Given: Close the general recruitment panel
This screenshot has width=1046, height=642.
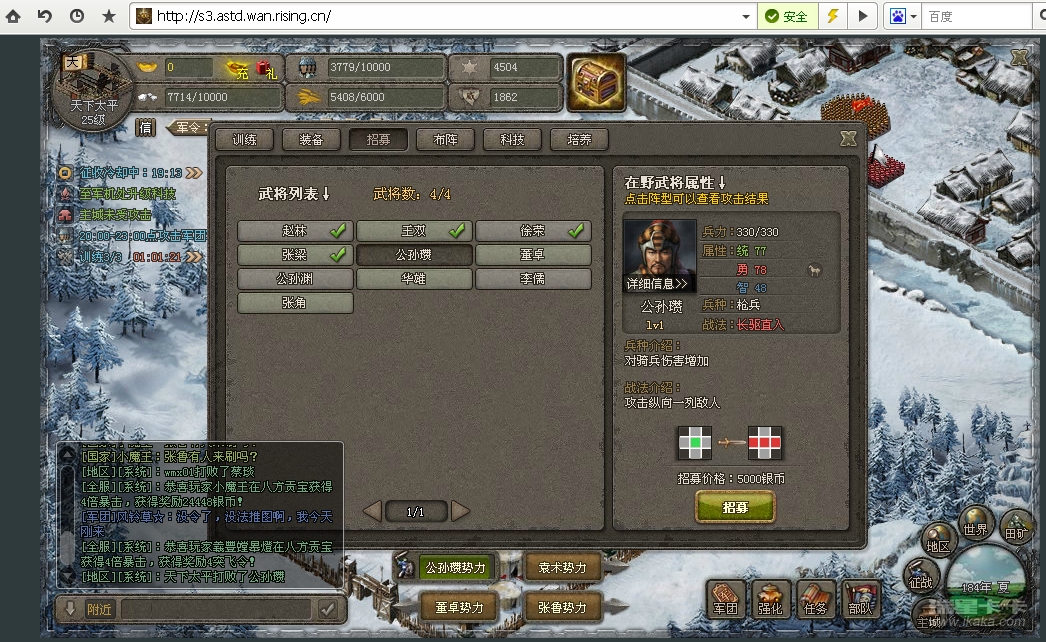Looking at the screenshot, I should (x=848, y=139).
